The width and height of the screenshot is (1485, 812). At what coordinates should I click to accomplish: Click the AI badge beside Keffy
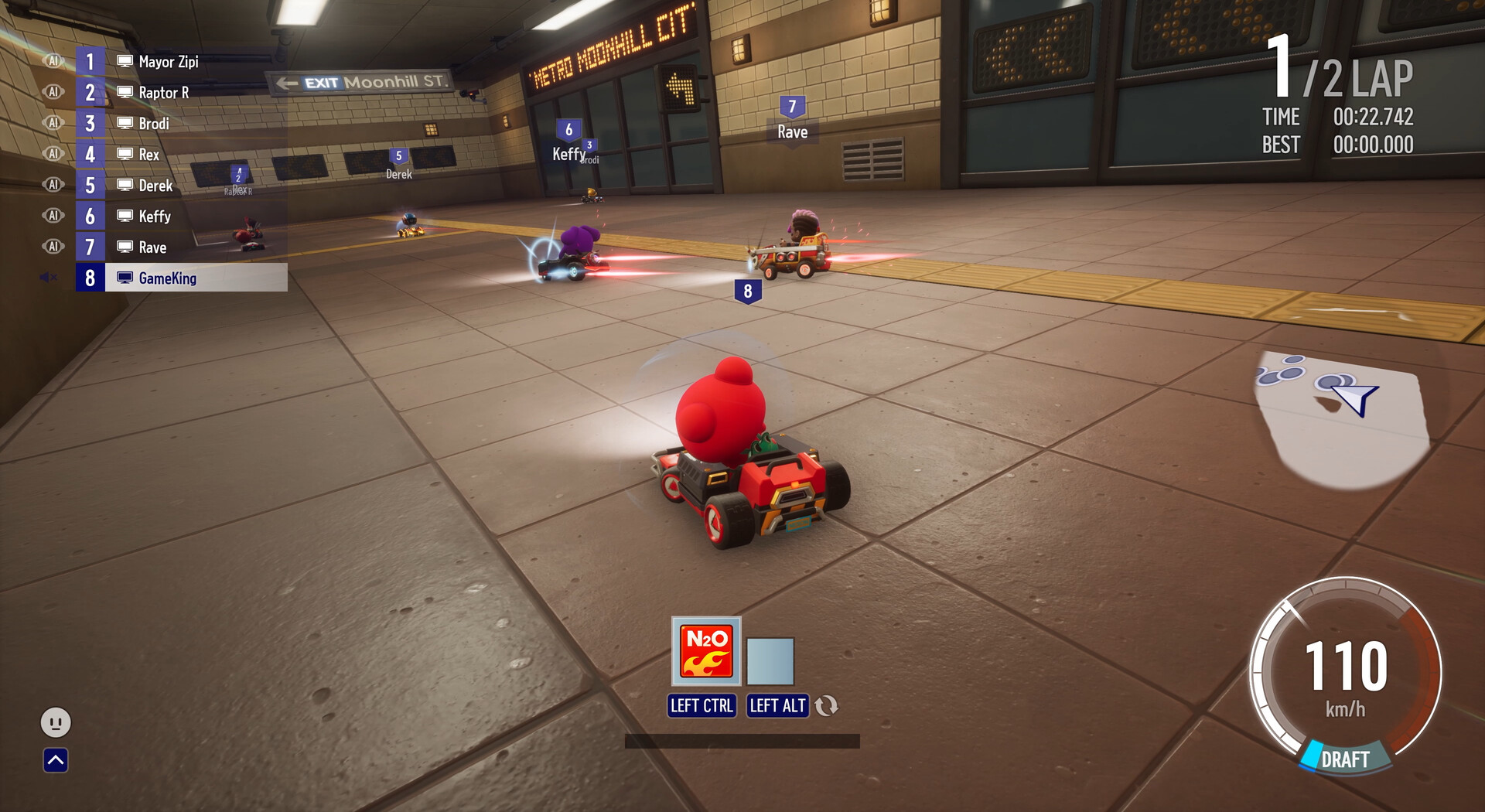pos(53,216)
